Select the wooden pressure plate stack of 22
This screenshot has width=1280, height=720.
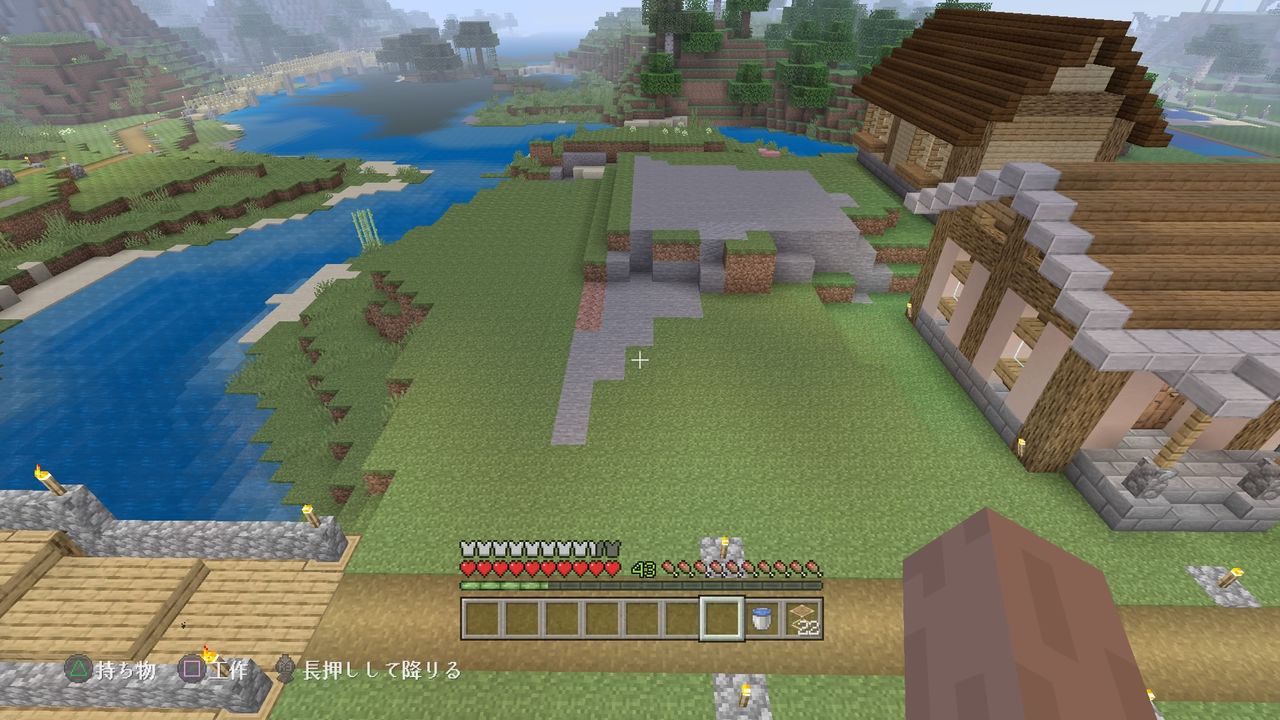[800, 618]
